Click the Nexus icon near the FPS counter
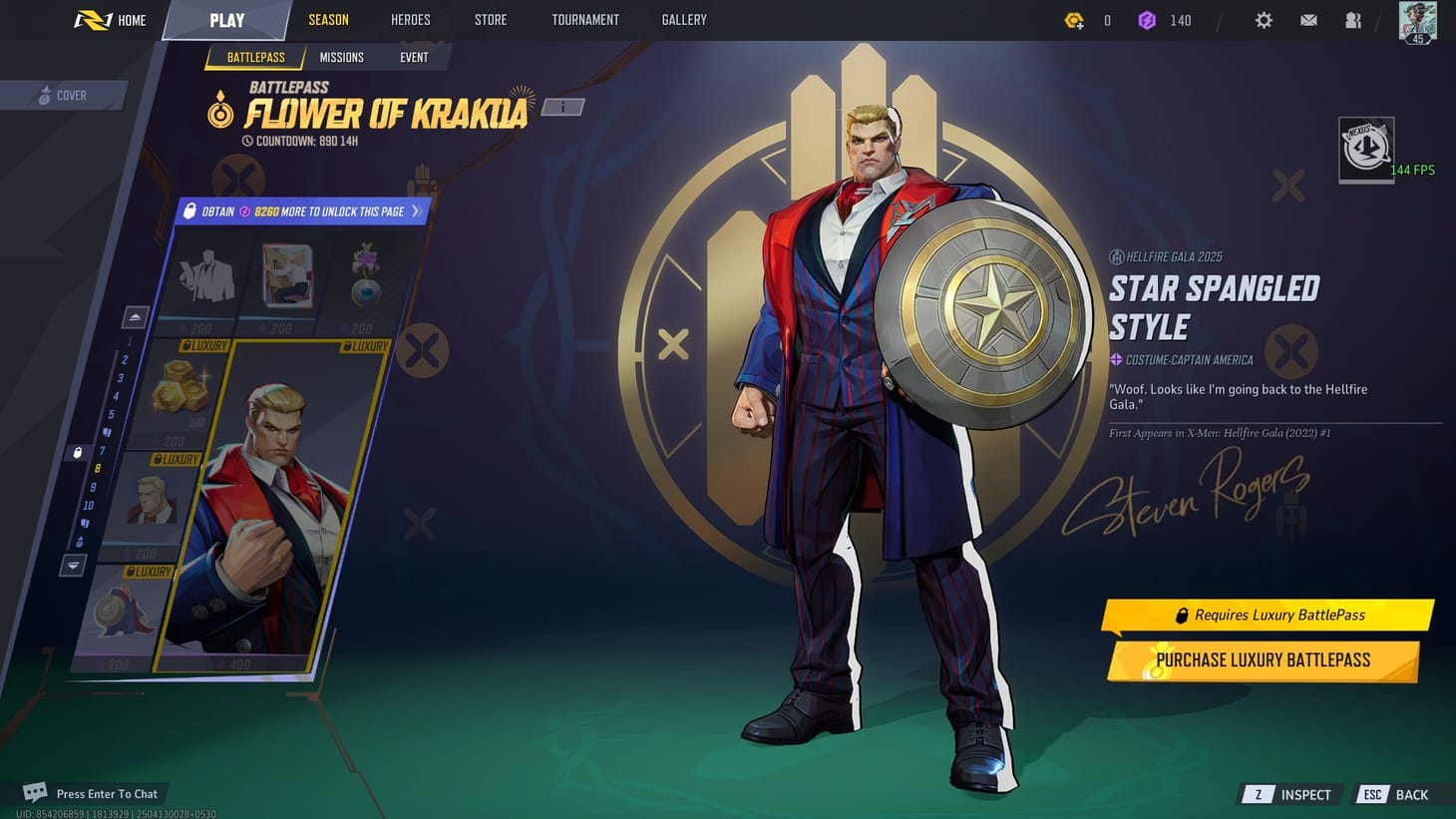The image size is (1456, 819). [1365, 148]
